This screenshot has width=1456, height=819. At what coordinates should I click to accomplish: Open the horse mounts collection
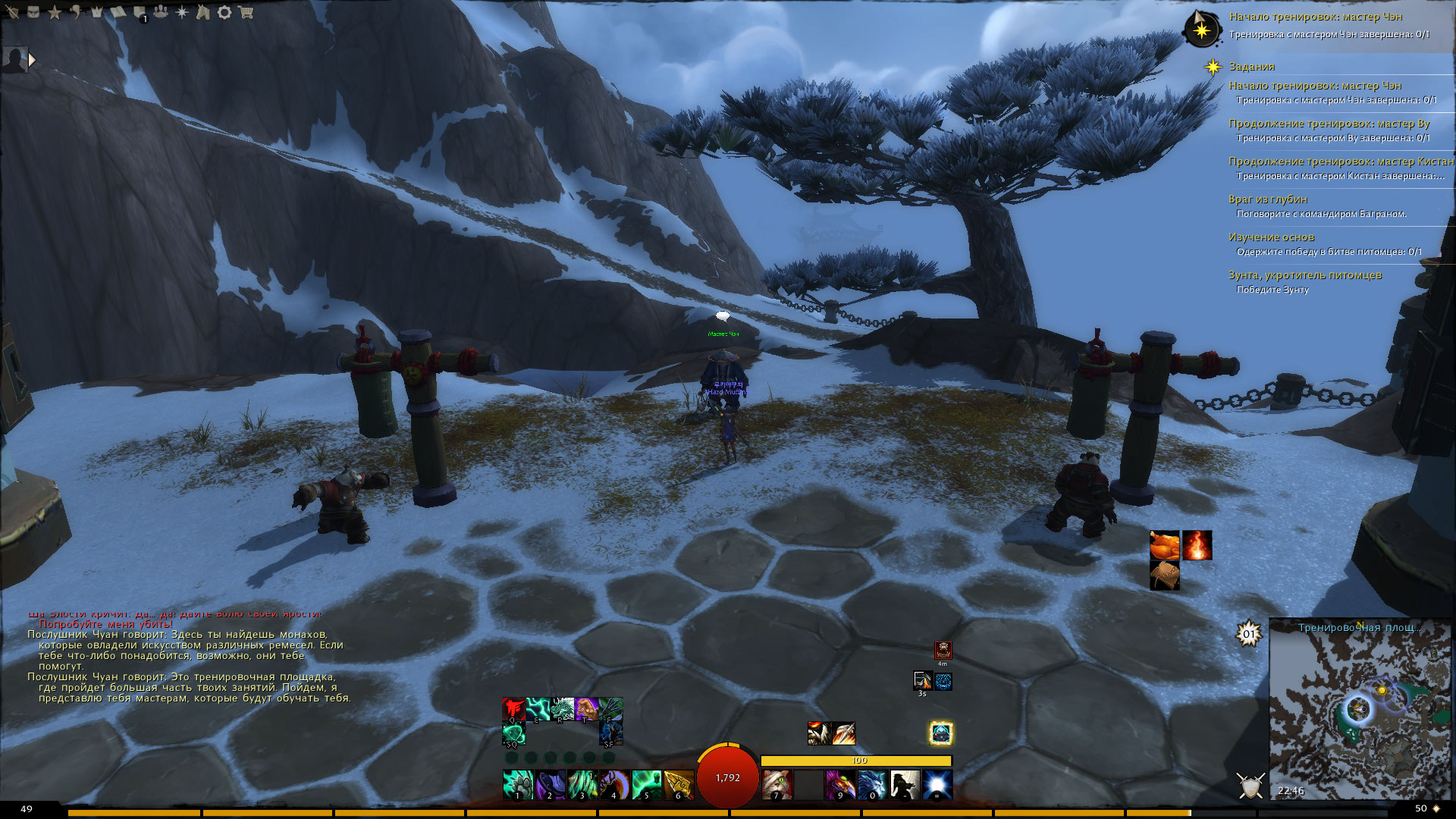tap(202, 12)
